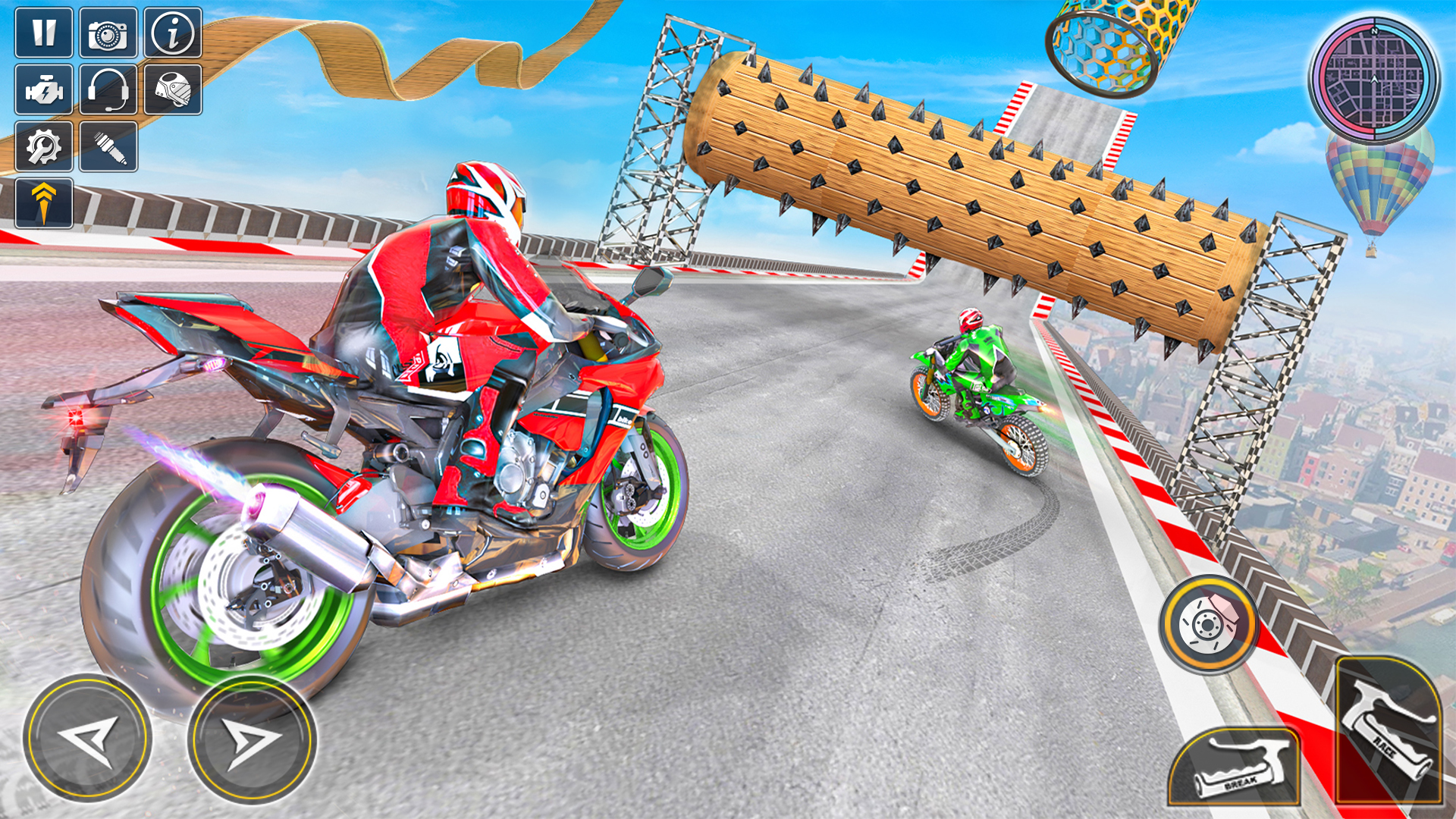Screen dimensions: 1456x819
Task: Mute game sound via the headset icon
Action: coord(106,89)
